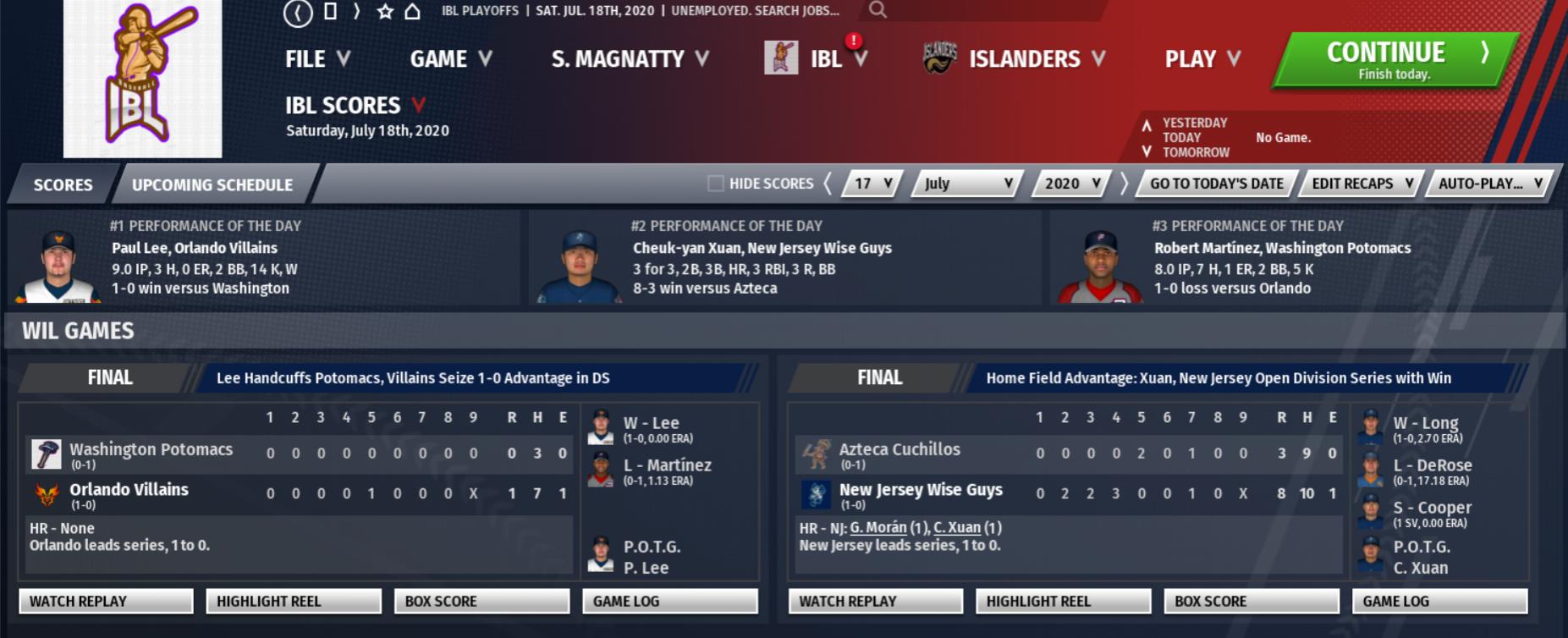Open the year dropdown showing 2020
1568x638 pixels.
click(1071, 184)
